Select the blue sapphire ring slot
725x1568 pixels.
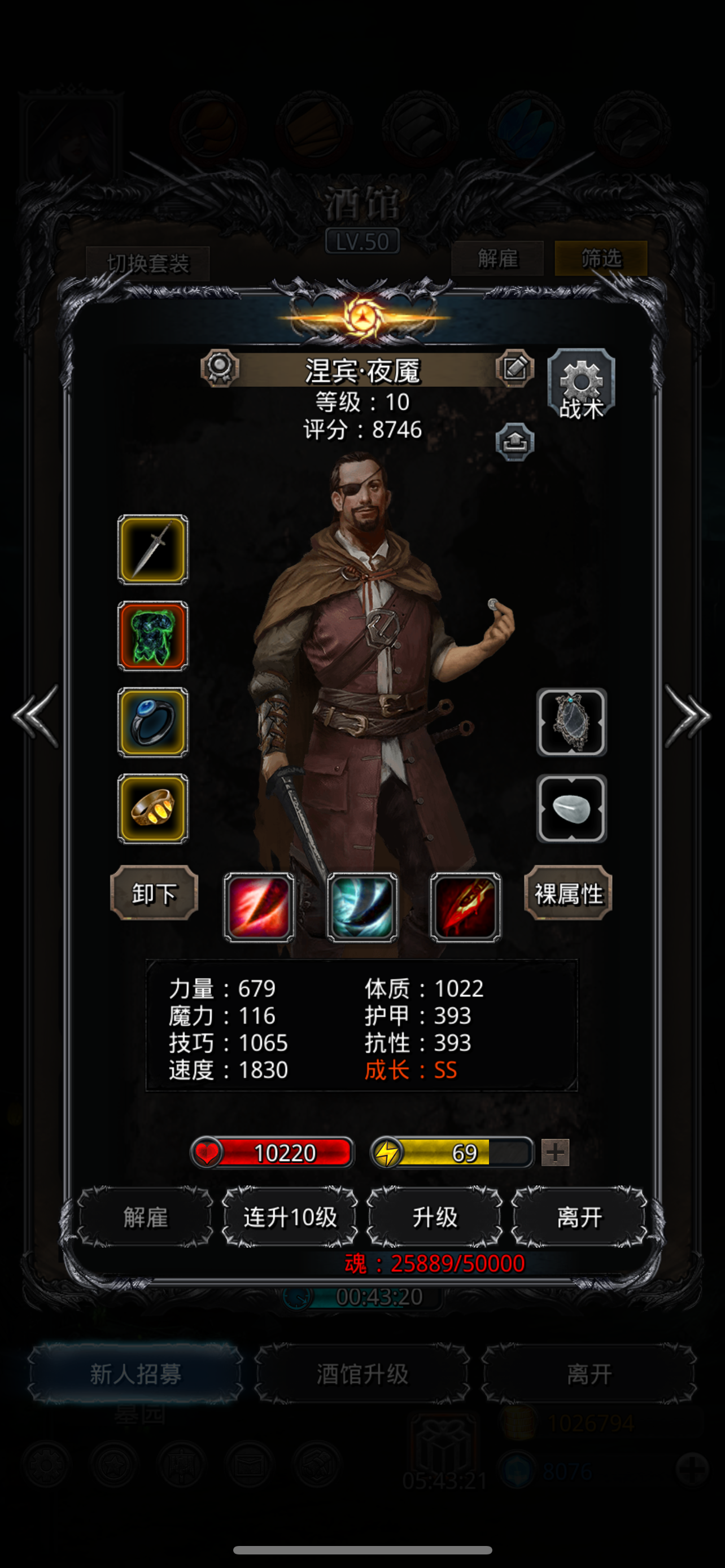[x=152, y=723]
